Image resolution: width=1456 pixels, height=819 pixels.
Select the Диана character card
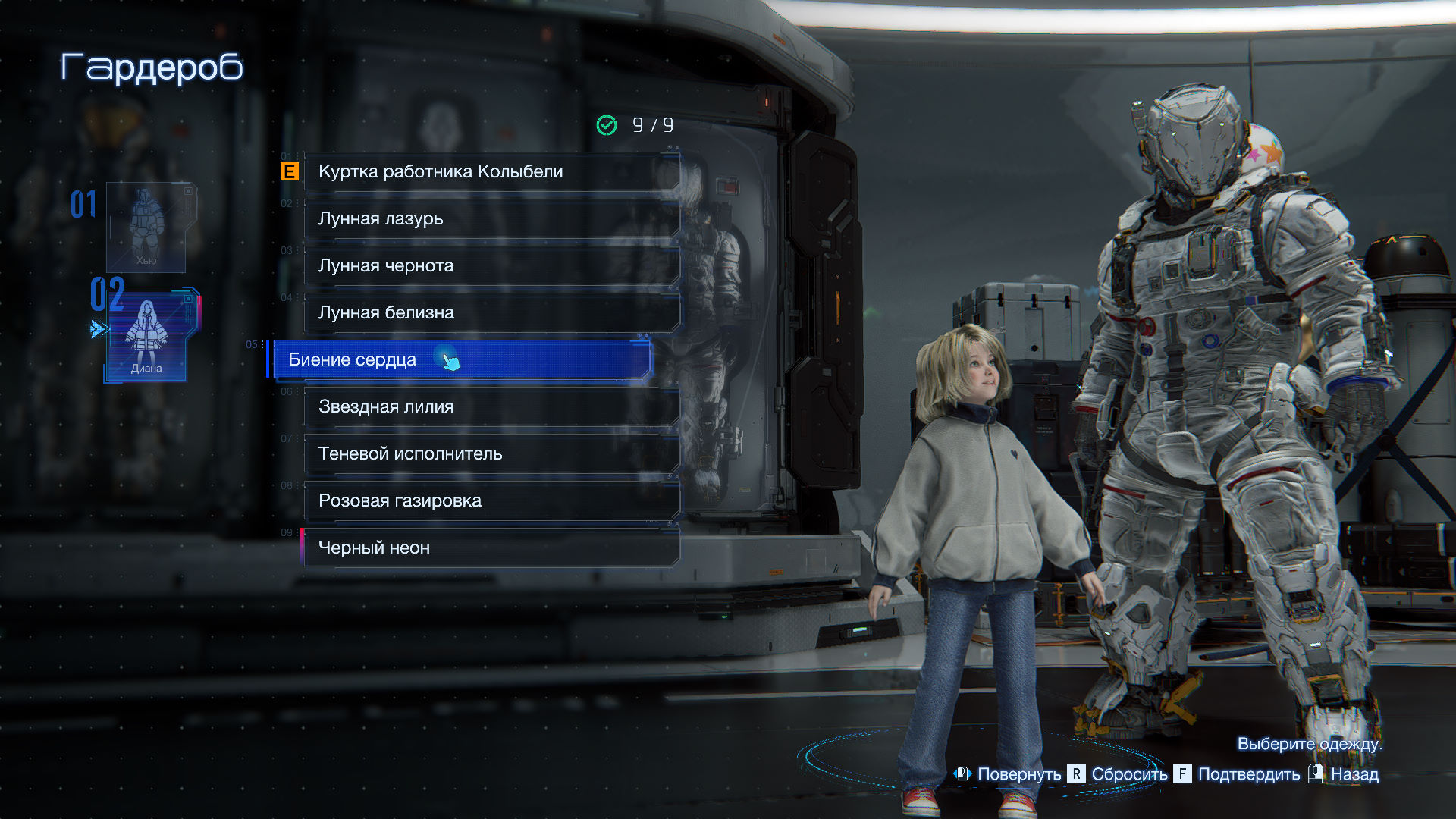click(x=147, y=335)
